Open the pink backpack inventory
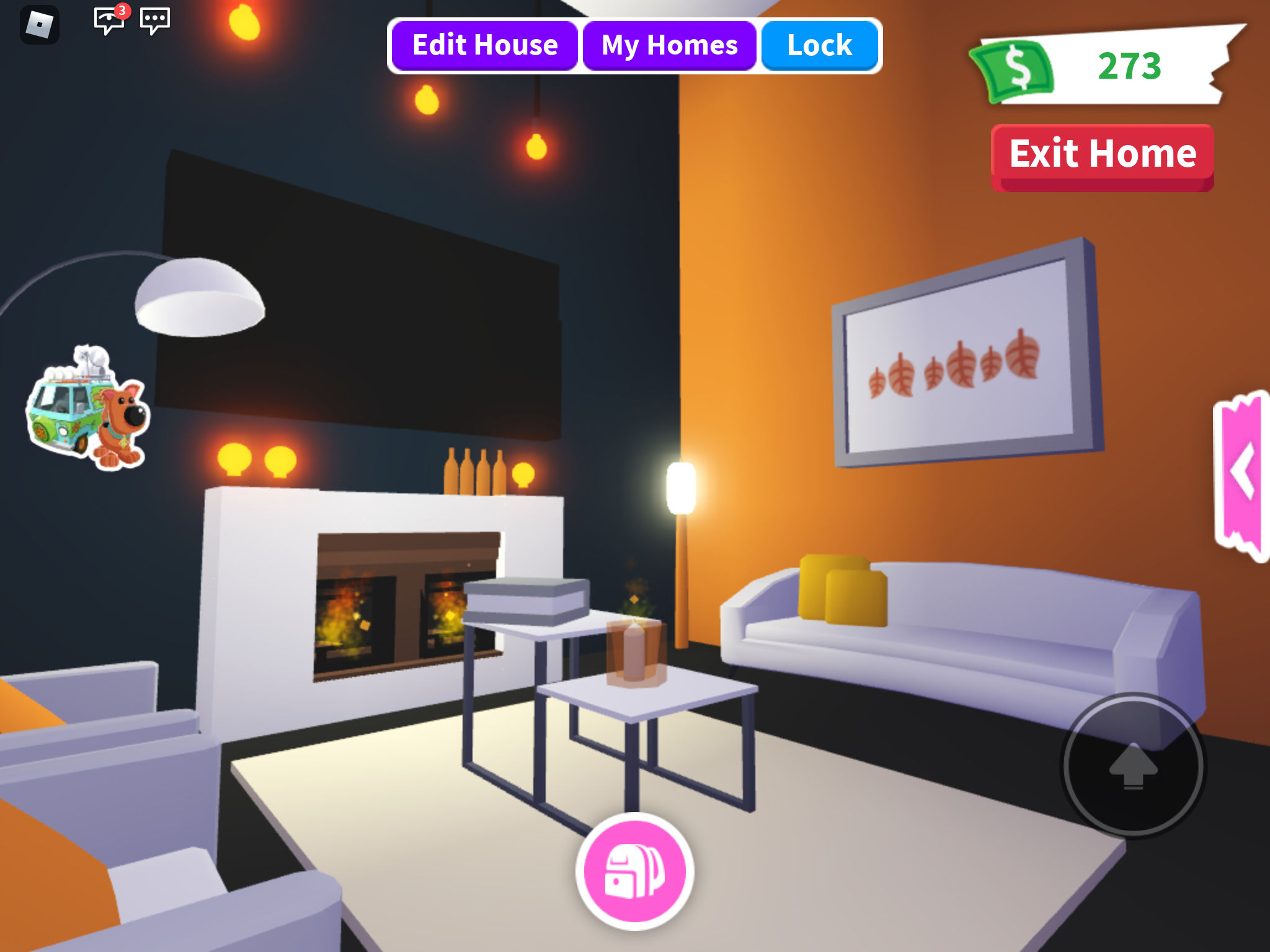The image size is (1270, 952). 634,871
